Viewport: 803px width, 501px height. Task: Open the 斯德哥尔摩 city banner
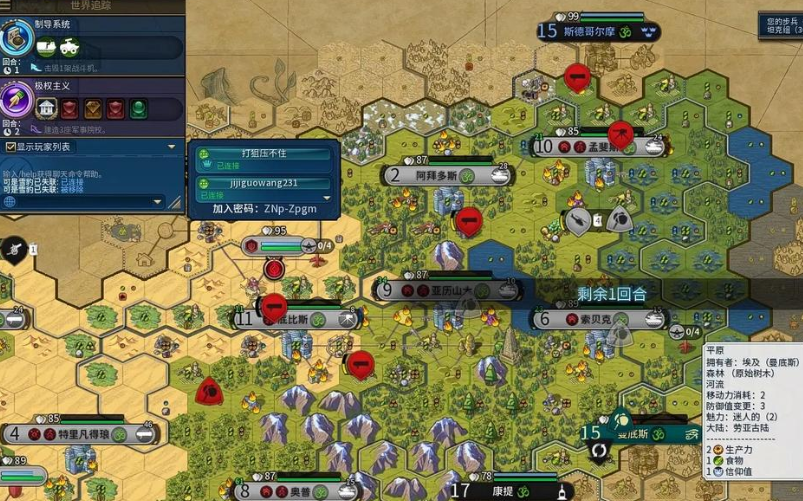(x=600, y=31)
